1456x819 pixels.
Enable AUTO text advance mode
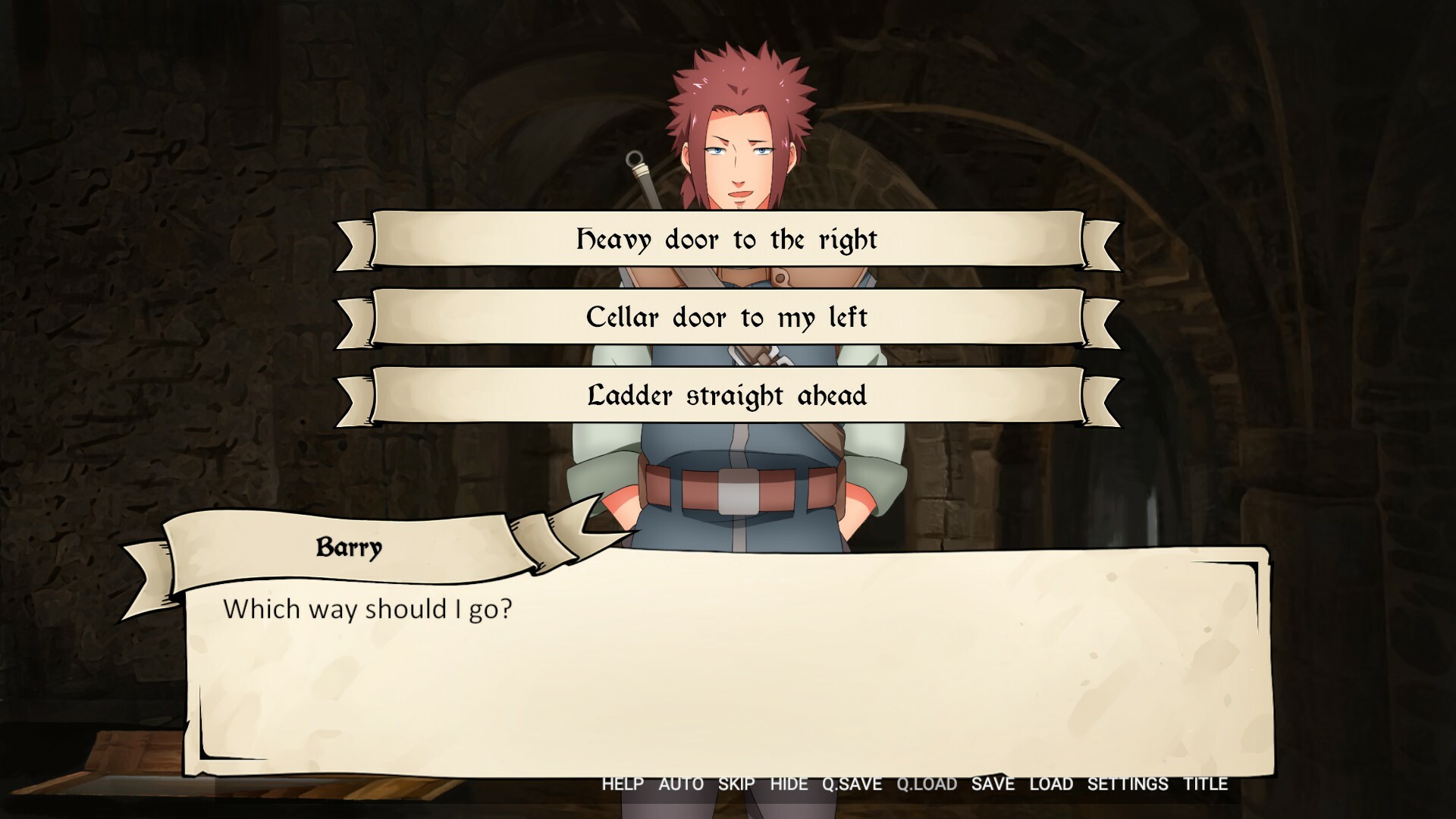680,785
